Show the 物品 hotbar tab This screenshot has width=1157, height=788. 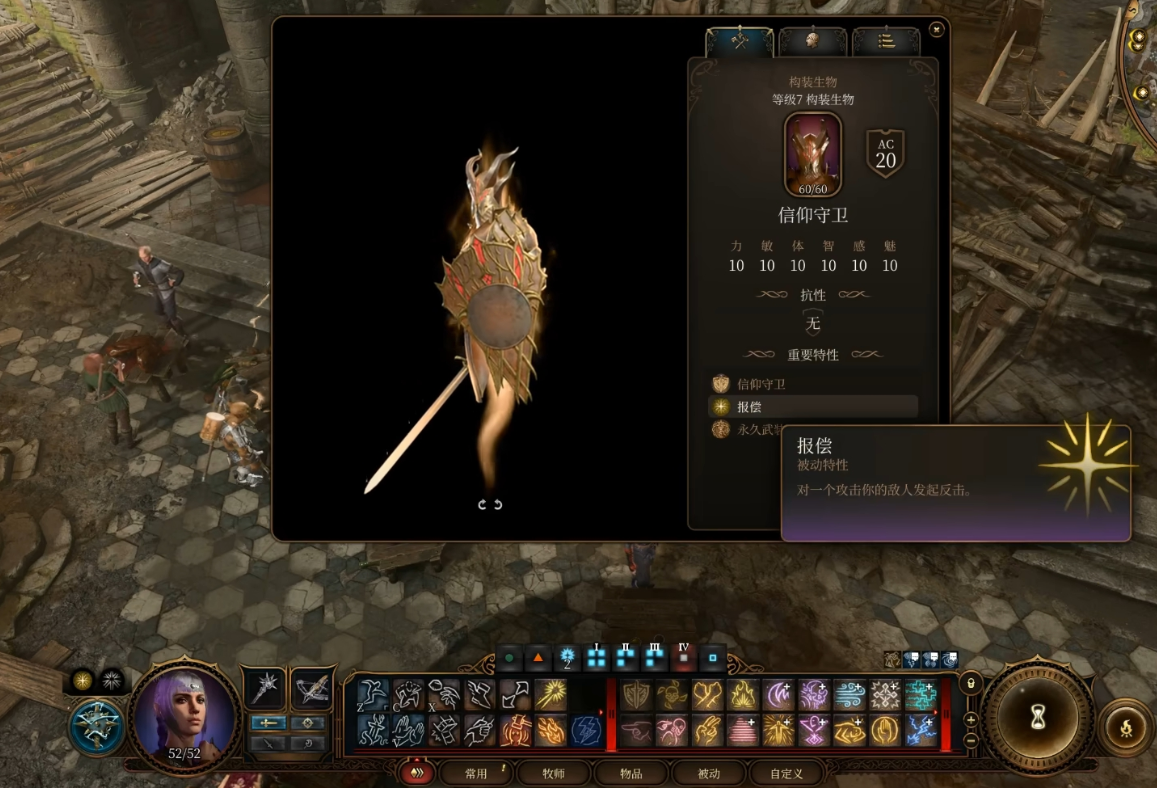pyautogui.click(x=631, y=773)
